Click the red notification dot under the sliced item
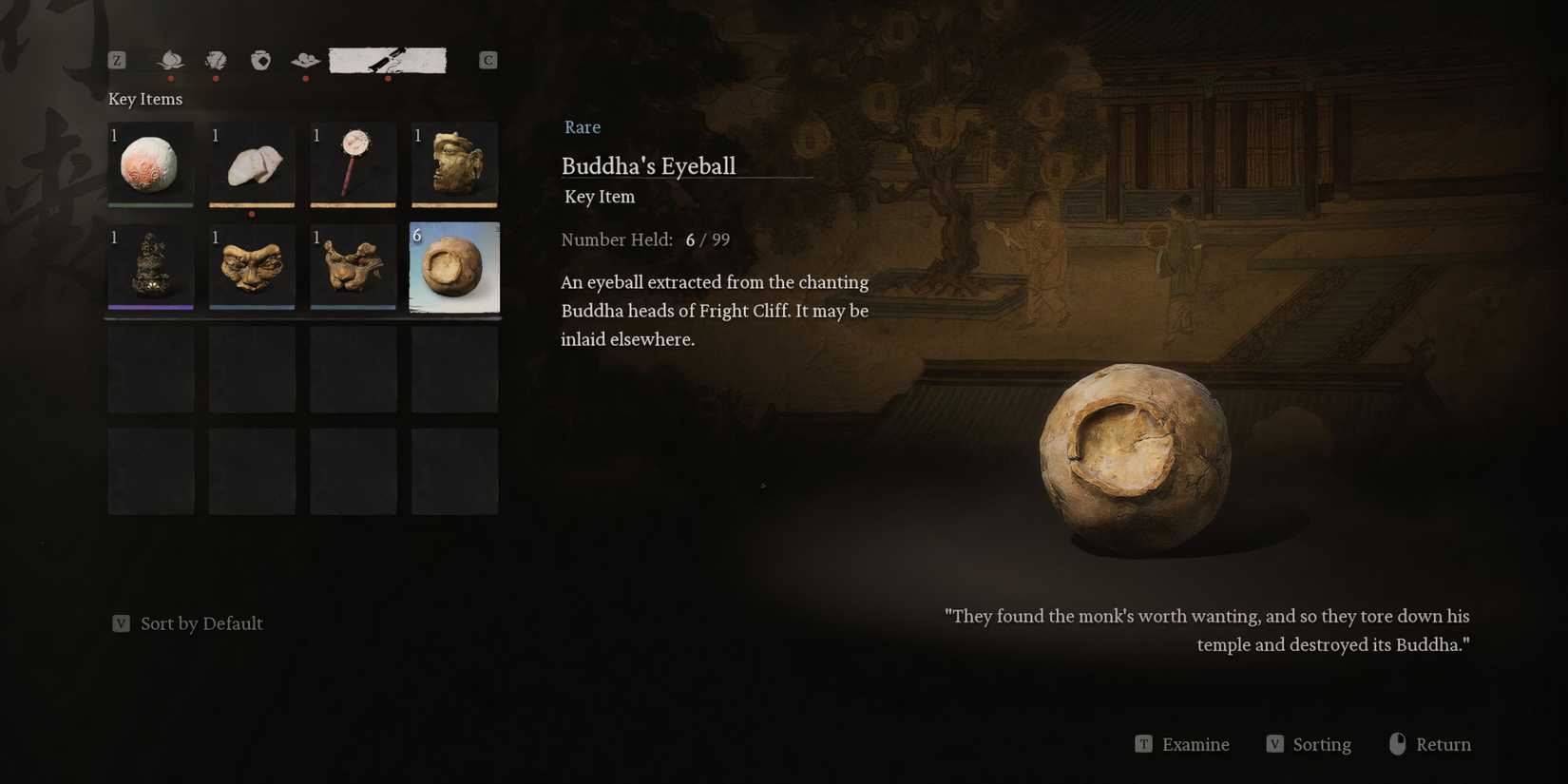 (x=252, y=216)
